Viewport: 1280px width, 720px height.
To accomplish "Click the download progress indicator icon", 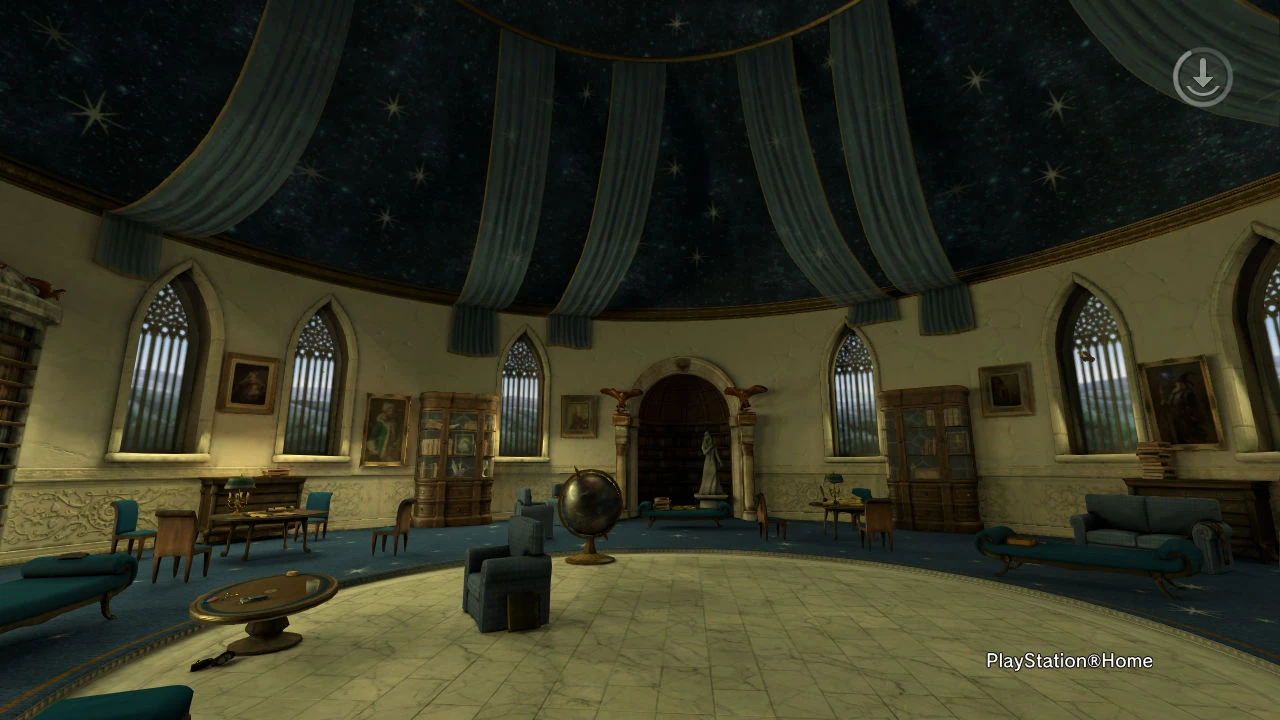I will tap(1203, 76).
